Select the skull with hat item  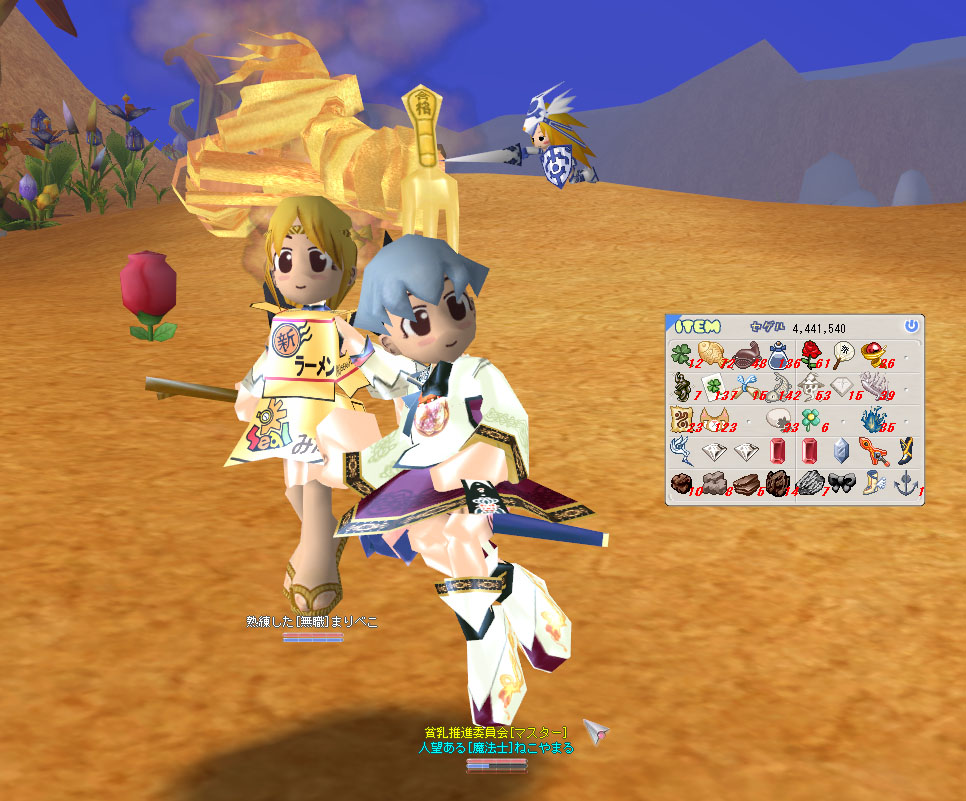811,387
